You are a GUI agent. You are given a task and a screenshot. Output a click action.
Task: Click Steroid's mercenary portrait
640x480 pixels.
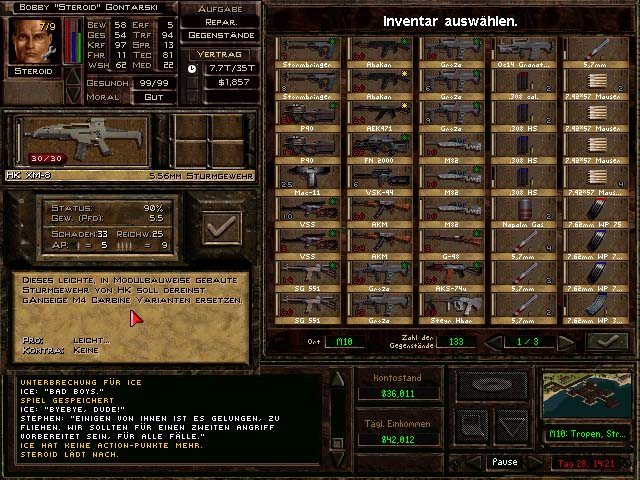coord(31,40)
